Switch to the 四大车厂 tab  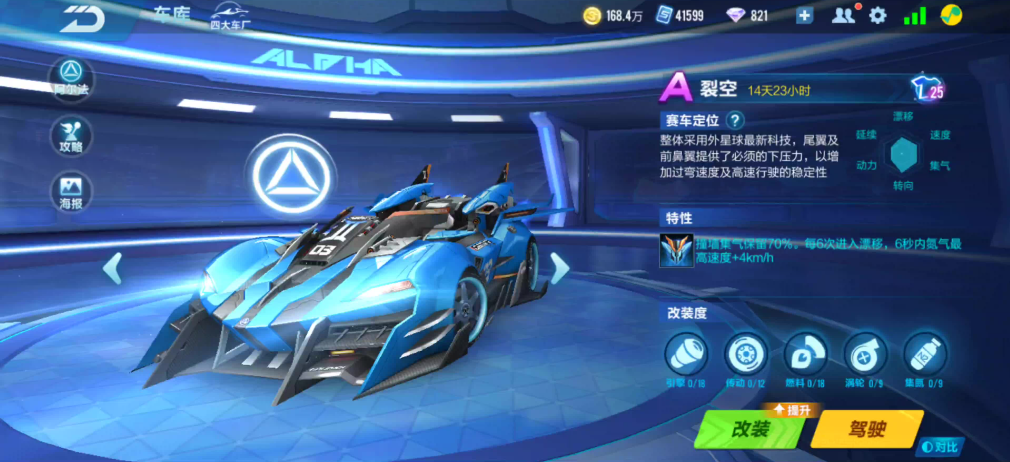tap(231, 16)
